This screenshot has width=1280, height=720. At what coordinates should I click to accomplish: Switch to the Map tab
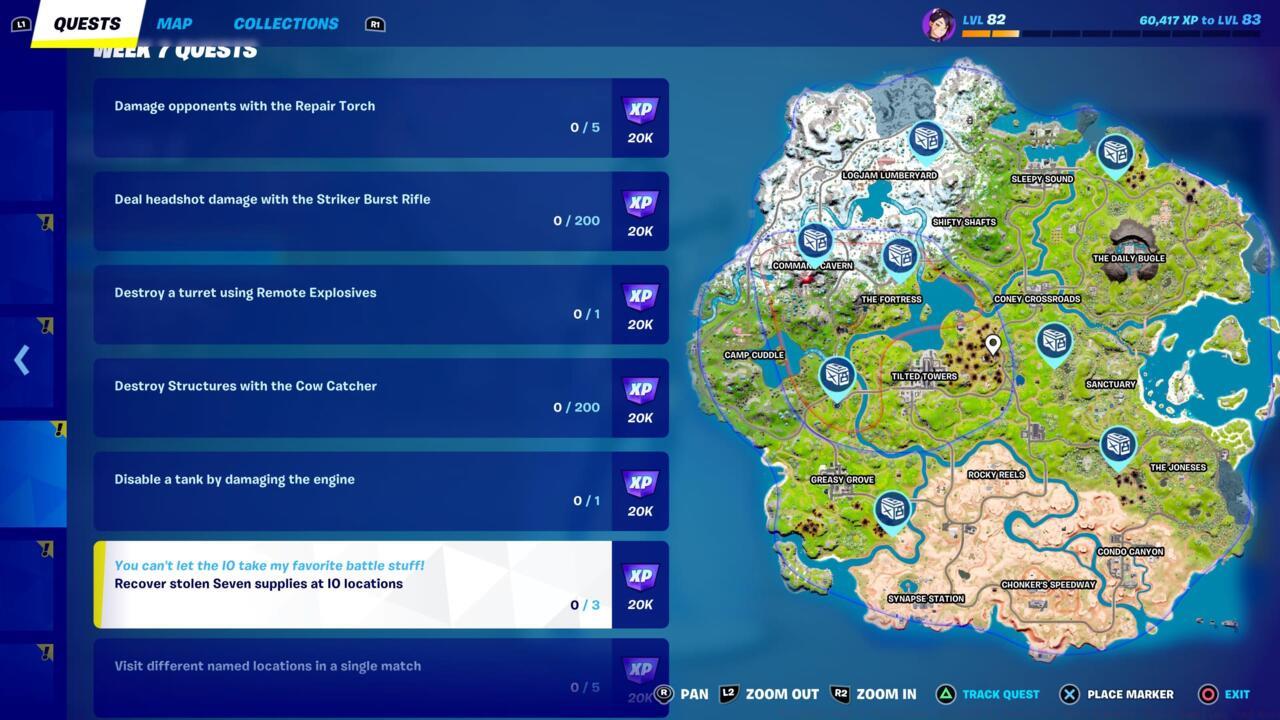(x=174, y=23)
